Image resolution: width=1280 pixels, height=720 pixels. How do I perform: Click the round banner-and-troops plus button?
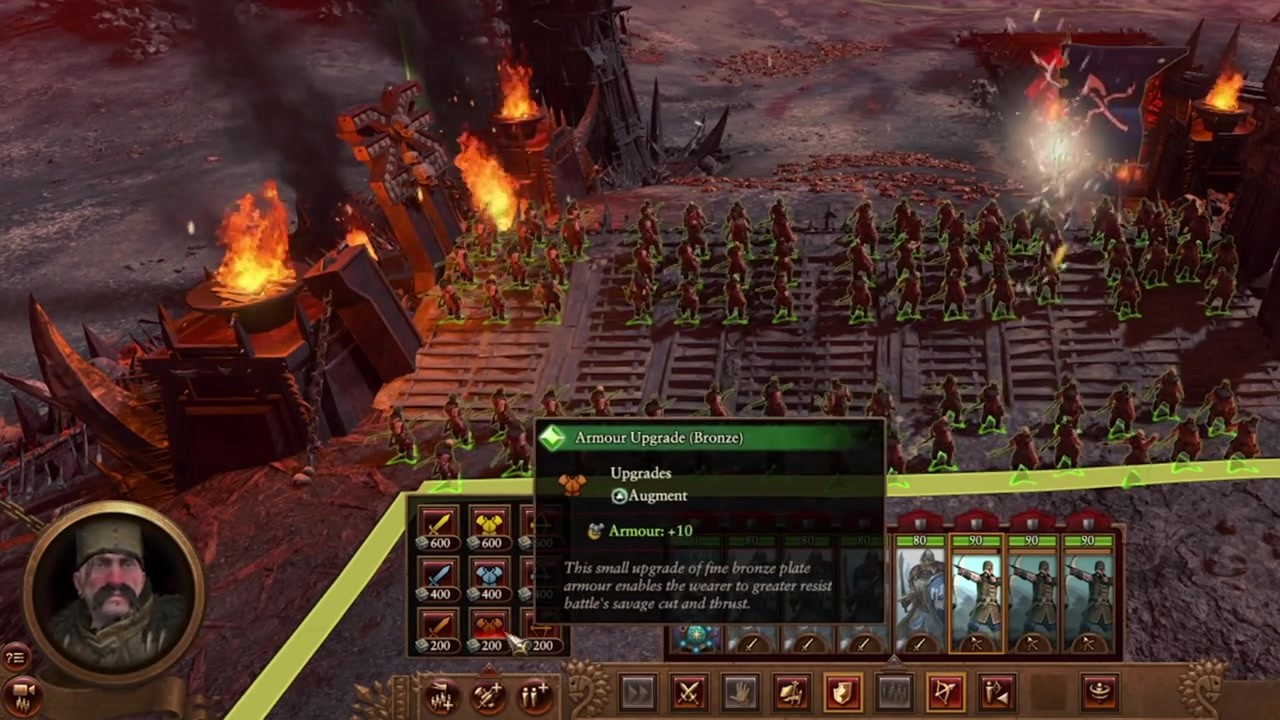click(x=441, y=695)
